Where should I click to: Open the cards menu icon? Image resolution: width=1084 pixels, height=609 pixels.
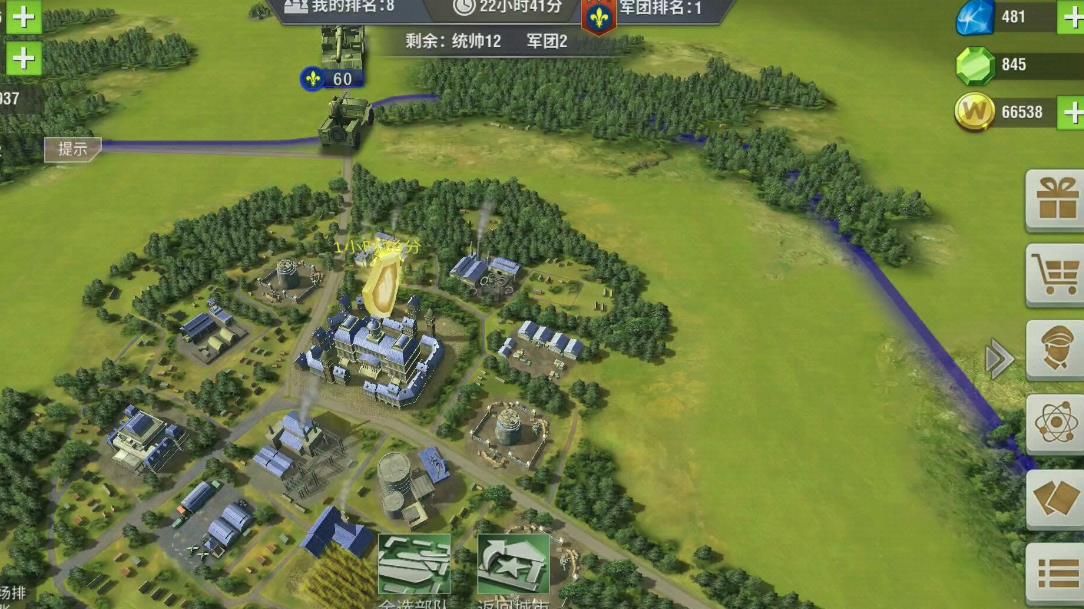point(1055,499)
